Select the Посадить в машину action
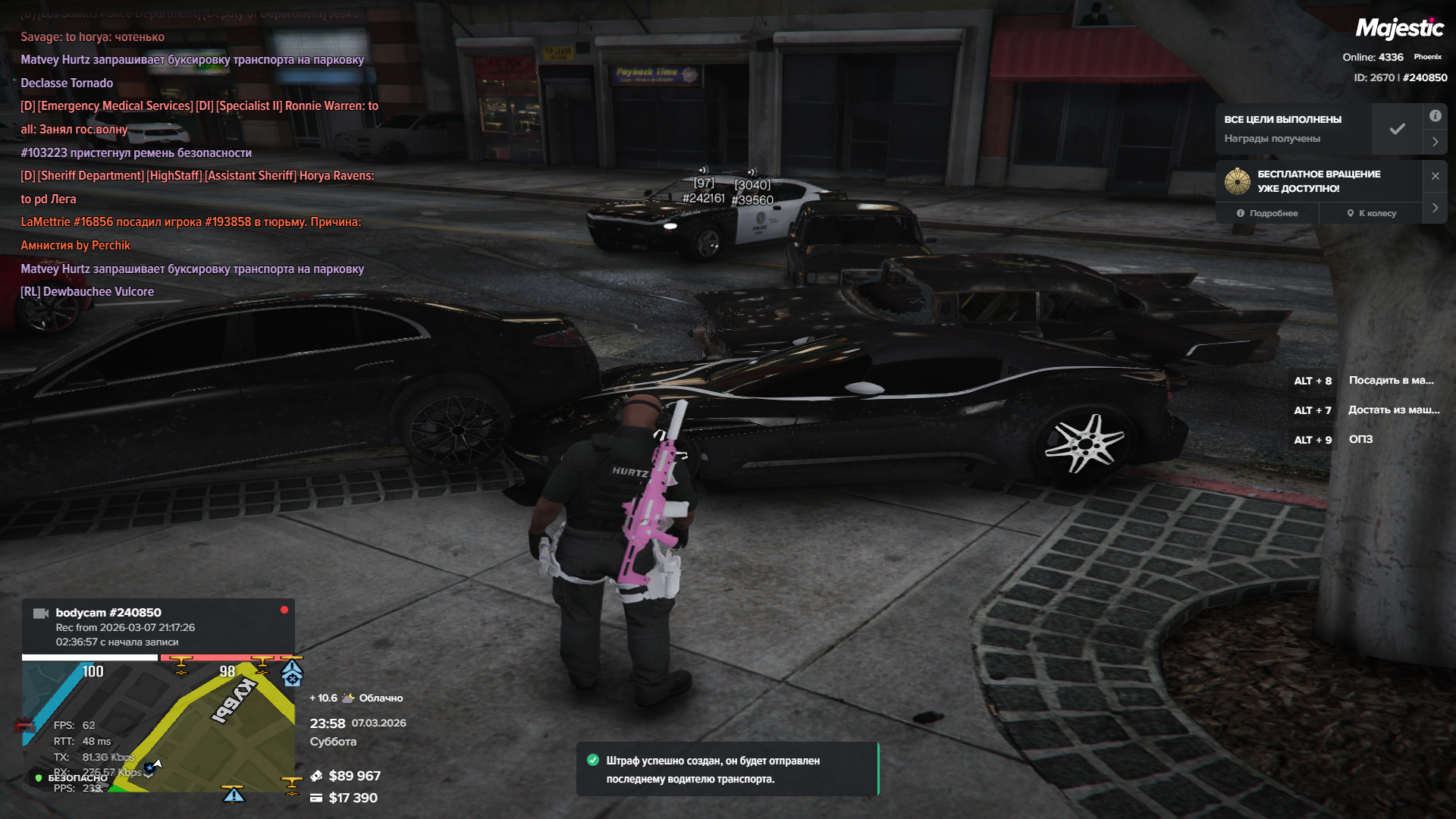The height and width of the screenshot is (819, 1456). (x=1391, y=381)
